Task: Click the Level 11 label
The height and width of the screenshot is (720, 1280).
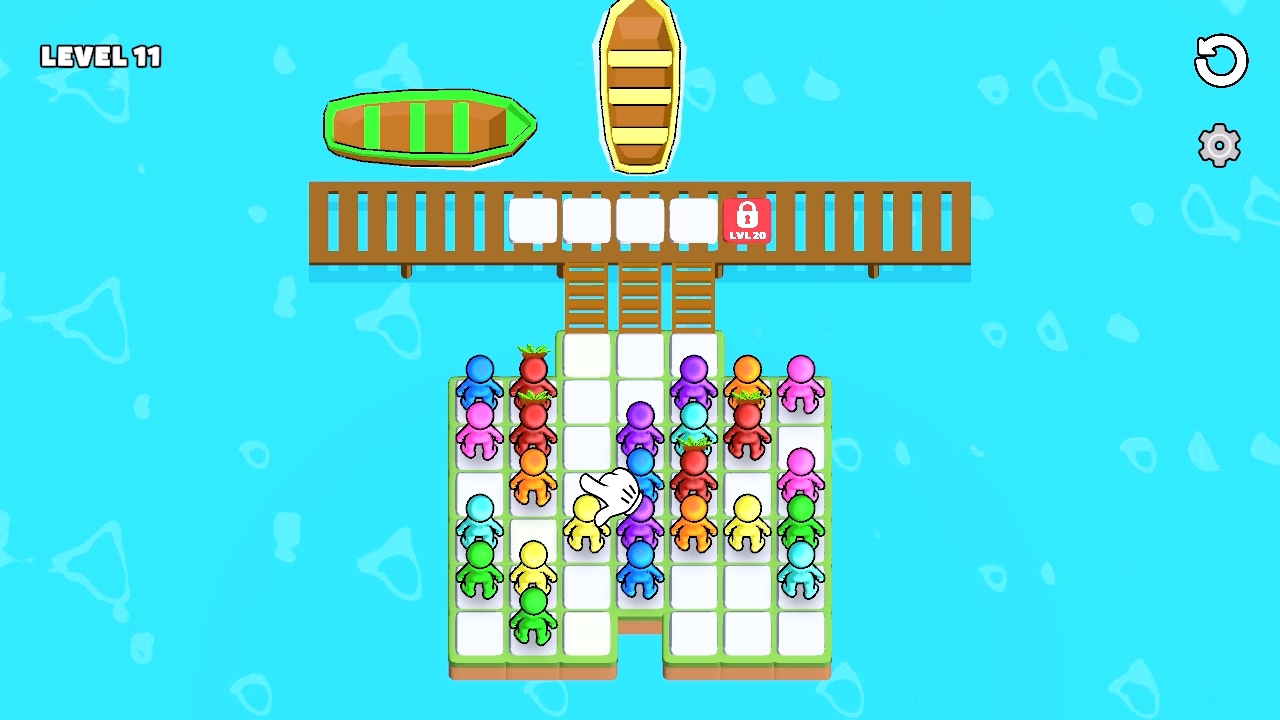Action: point(100,56)
